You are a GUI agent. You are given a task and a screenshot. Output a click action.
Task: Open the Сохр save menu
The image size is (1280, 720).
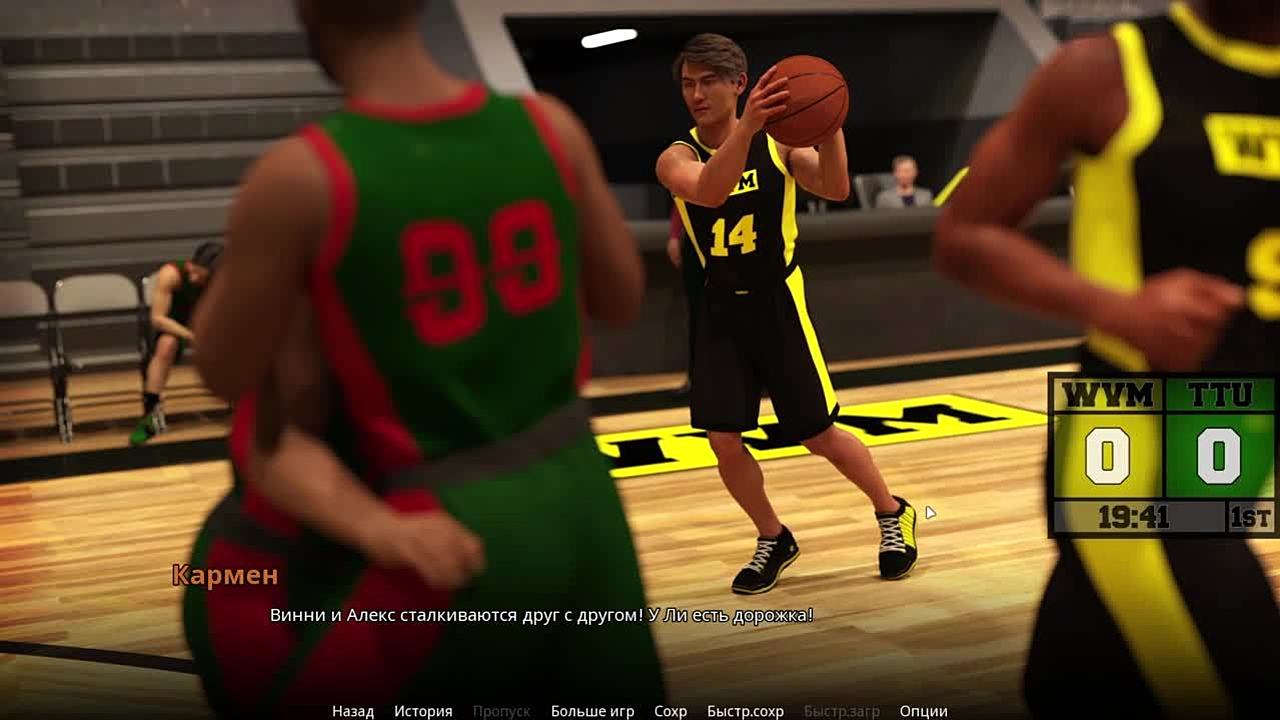click(670, 711)
